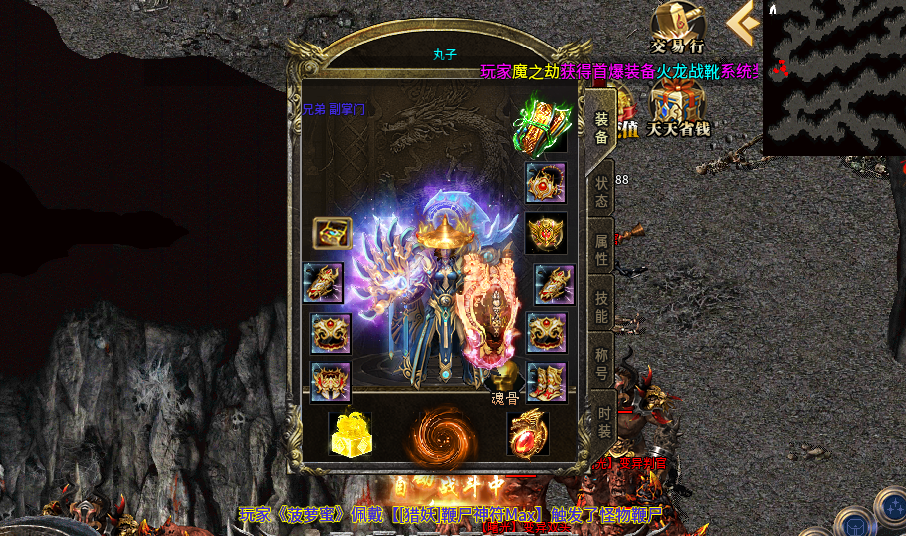Image resolution: width=906 pixels, height=536 pixels.
Task: Open the 魂骨 soul bone skull
Action: point(503,379)
